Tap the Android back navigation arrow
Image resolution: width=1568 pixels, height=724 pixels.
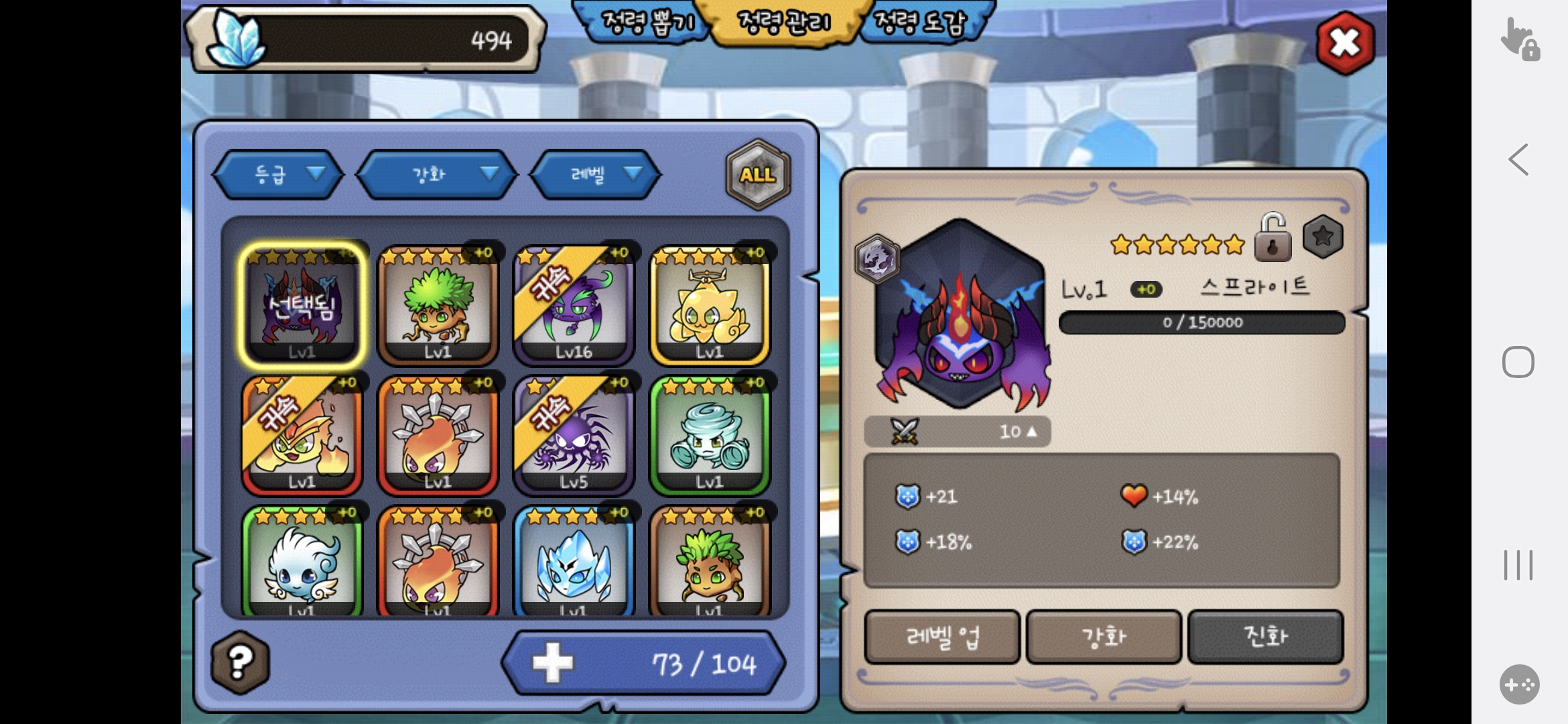[x=1518, y=160]
